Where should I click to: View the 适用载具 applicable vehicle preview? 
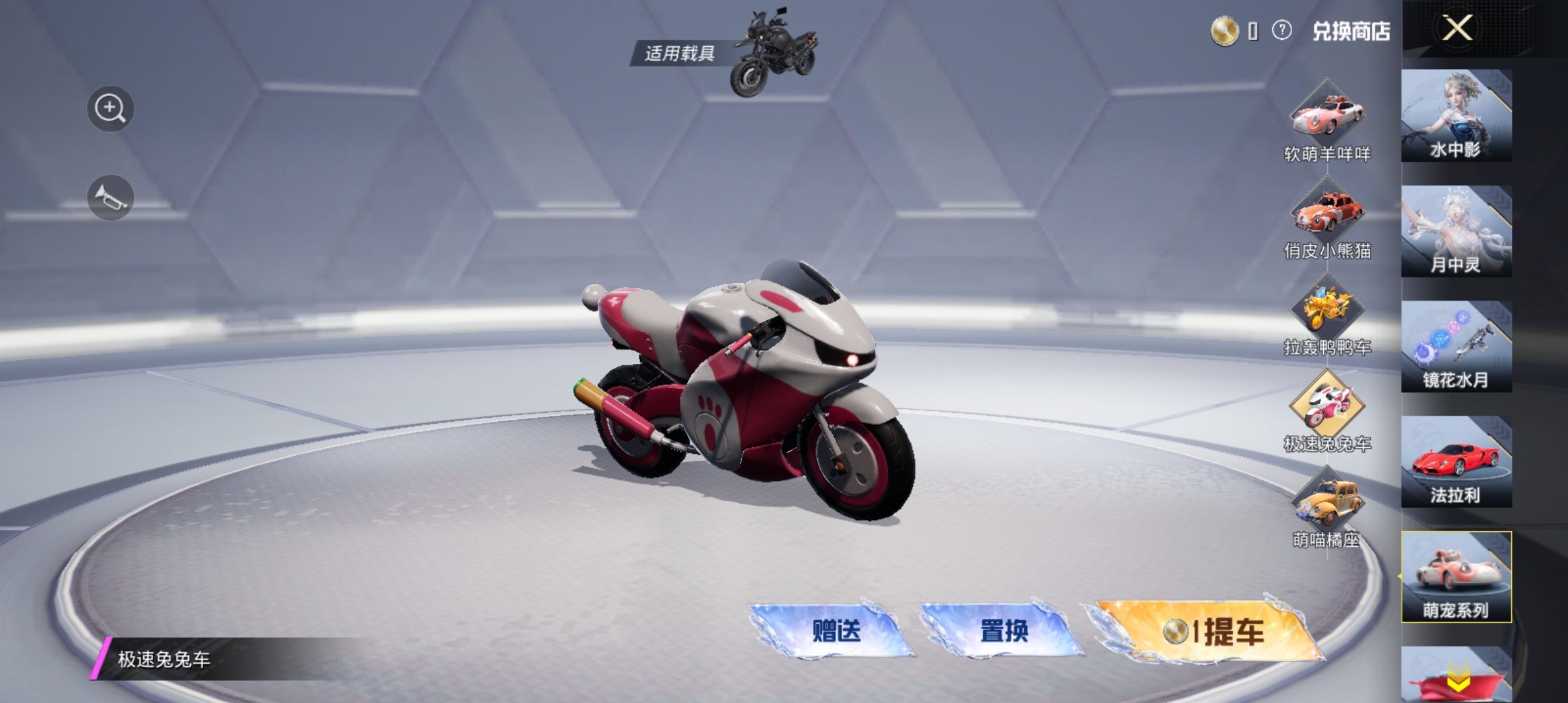point(775,53)
